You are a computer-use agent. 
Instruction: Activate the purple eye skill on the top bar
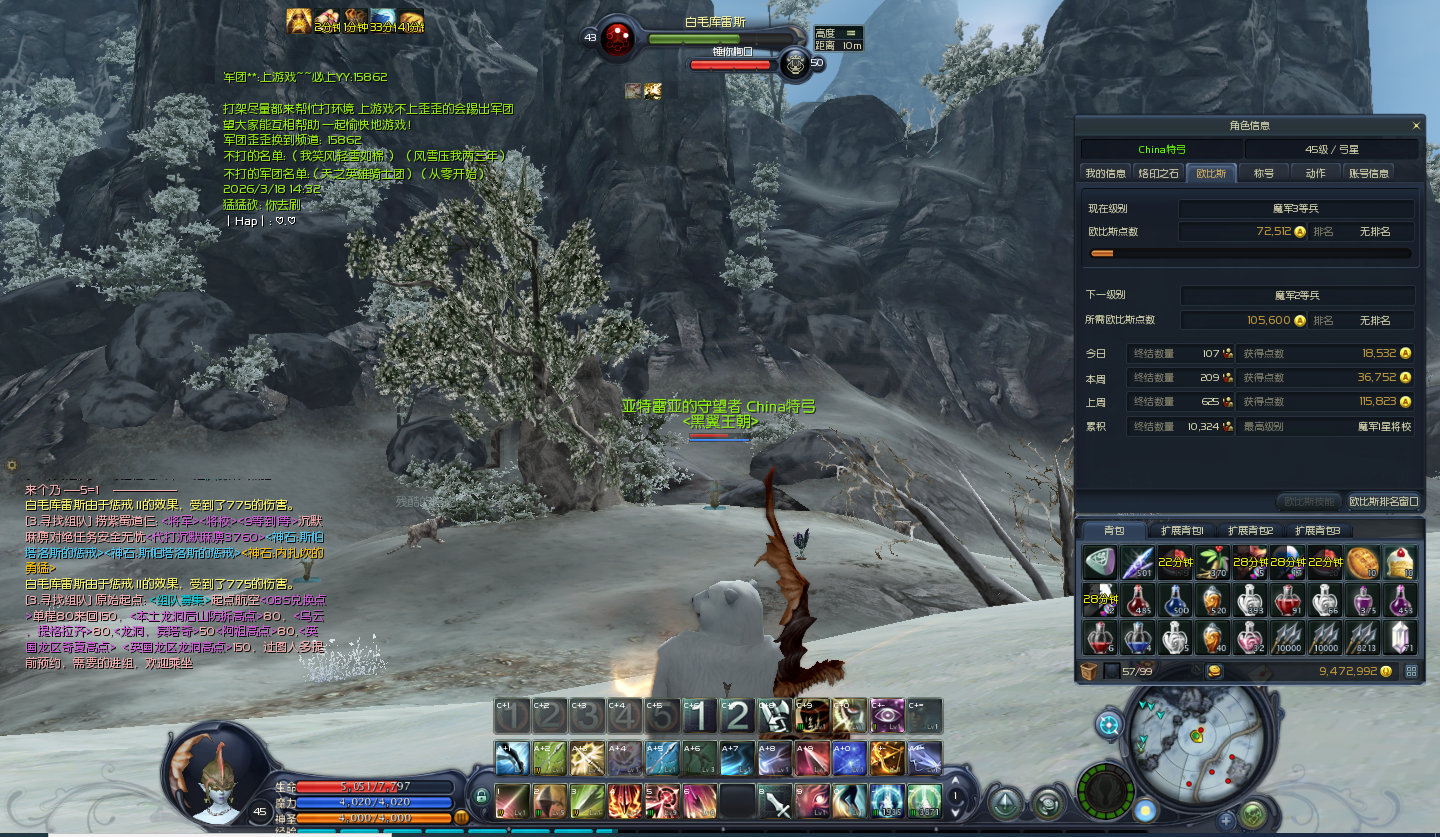[886, 716]
